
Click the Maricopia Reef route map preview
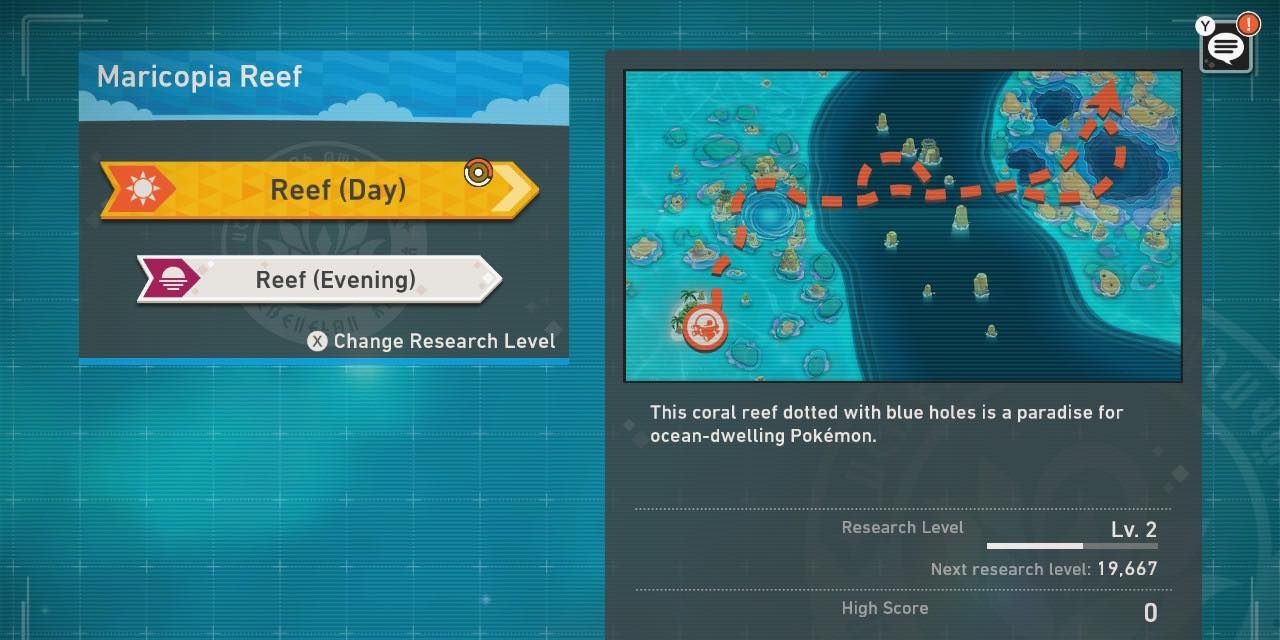[x=902, y=225]
